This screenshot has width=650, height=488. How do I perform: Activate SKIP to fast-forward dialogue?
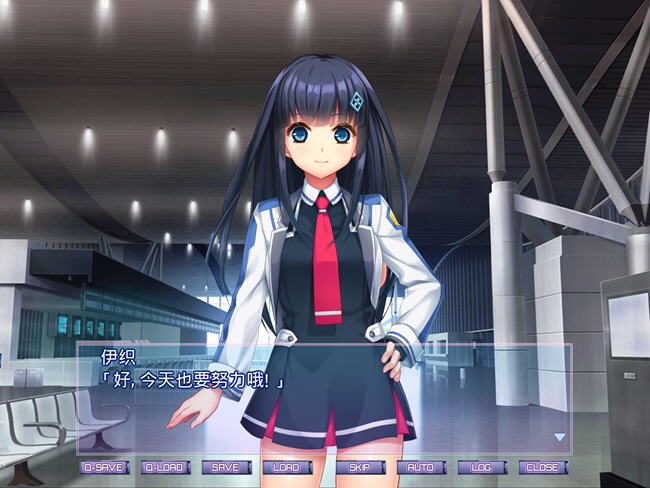tap(361, 467)
